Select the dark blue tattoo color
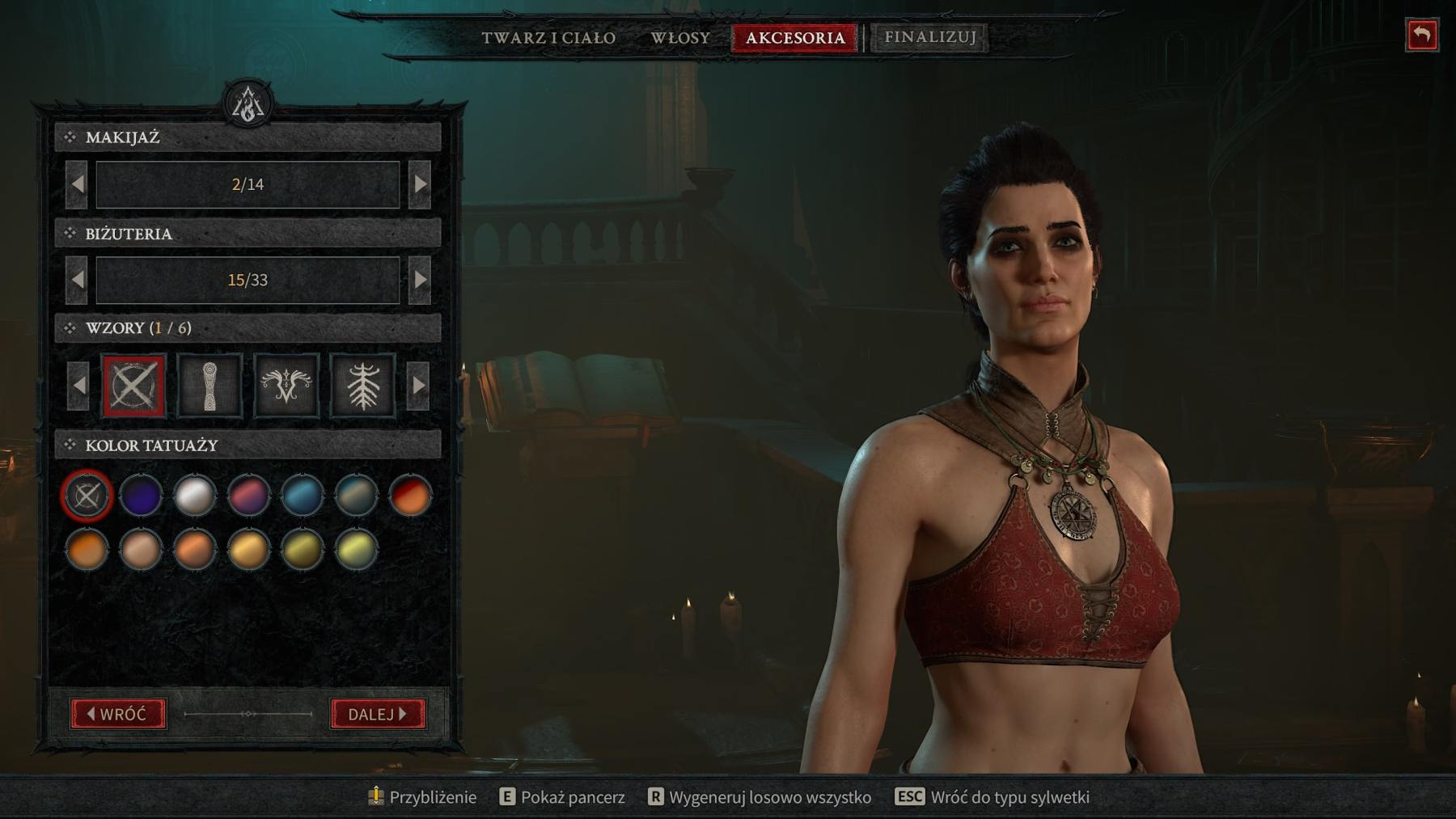Viewport: 1456px width, 819px height. pos(141,495)
